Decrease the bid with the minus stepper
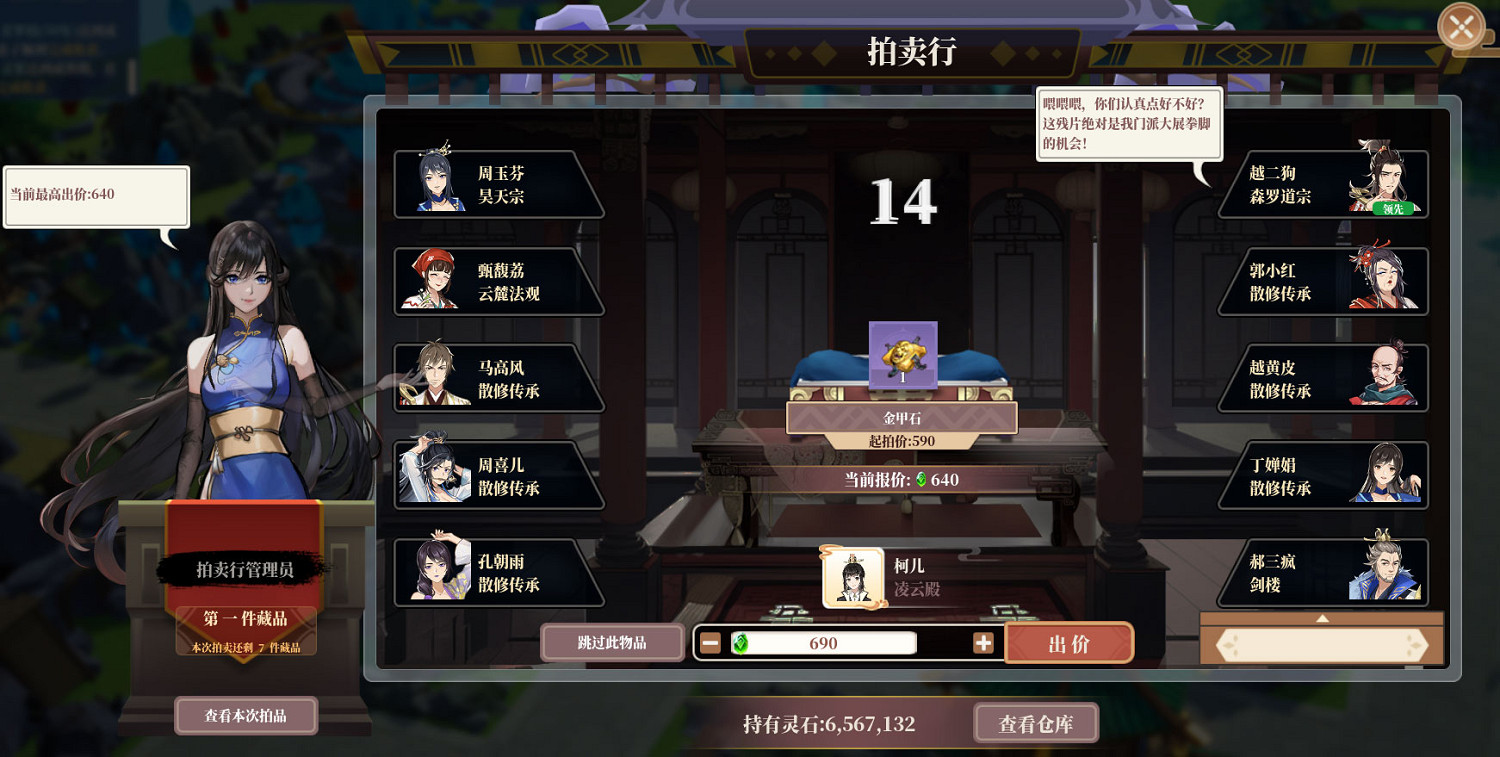Viewport: 1500px width, 757px height. tap(710, 642)
